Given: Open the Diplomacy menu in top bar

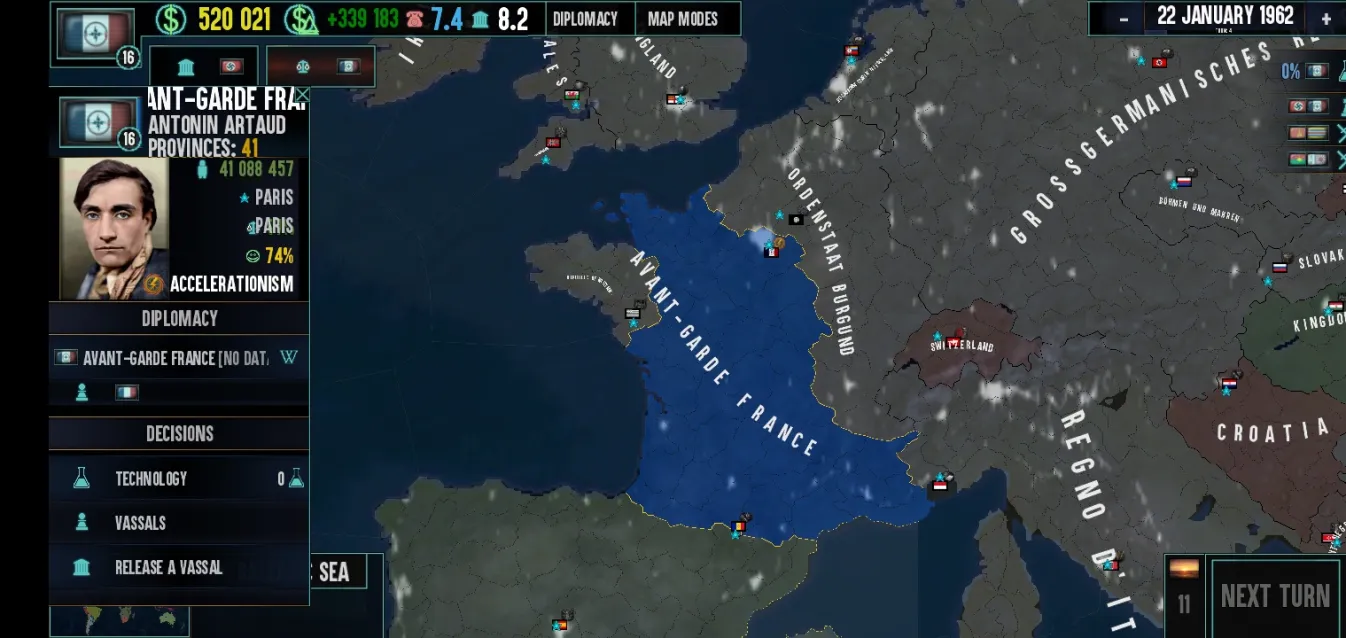Looking at the screenshot, I should pos(585,19).
